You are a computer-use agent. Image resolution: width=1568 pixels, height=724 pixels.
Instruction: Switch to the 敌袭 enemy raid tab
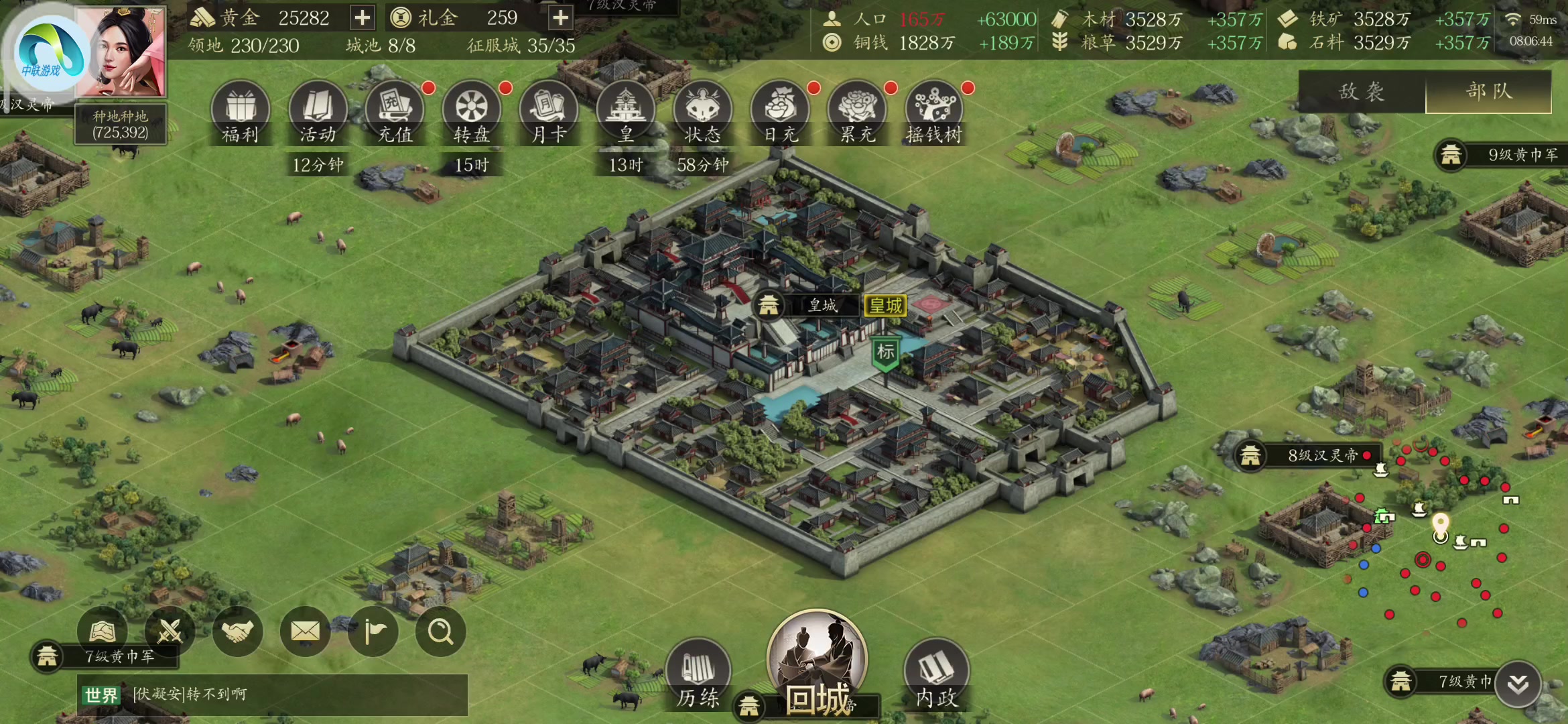coord(1362,91)
